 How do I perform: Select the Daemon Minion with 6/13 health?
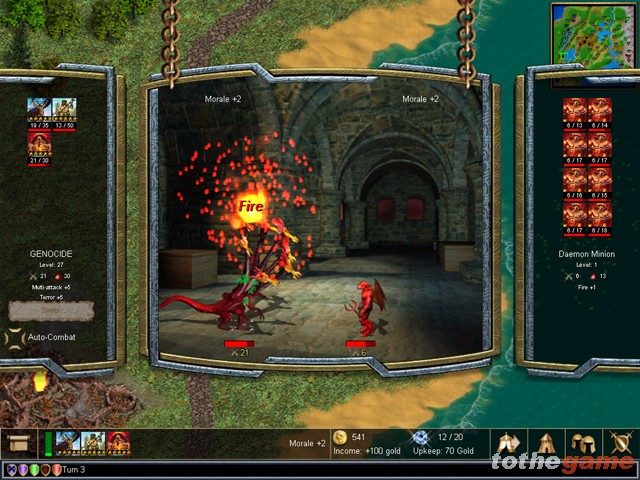point(574,110)
